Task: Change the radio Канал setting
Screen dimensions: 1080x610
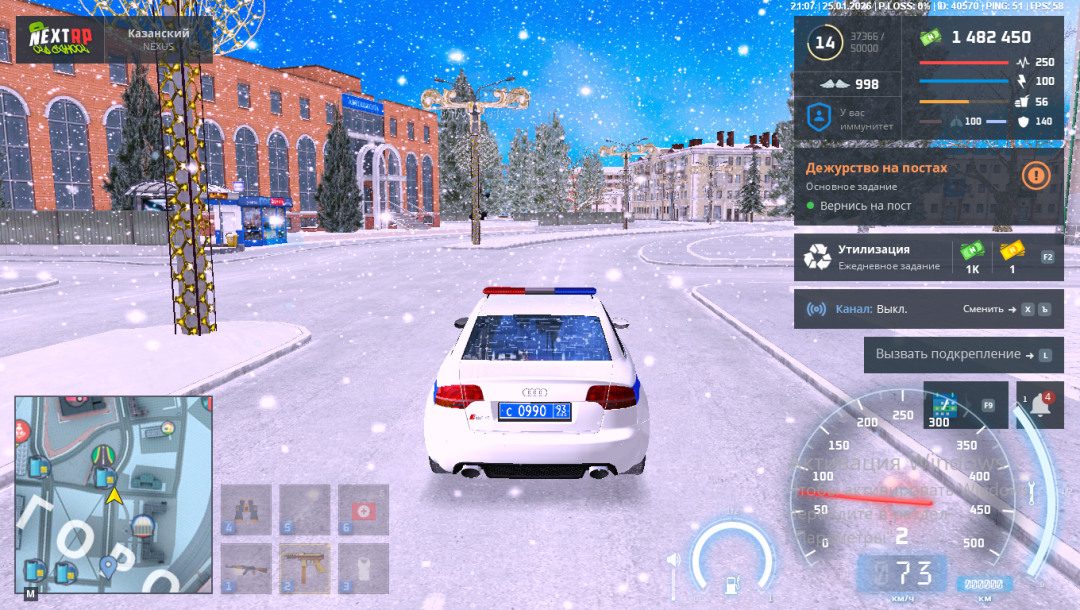Action: click(x=1007, y=309)
